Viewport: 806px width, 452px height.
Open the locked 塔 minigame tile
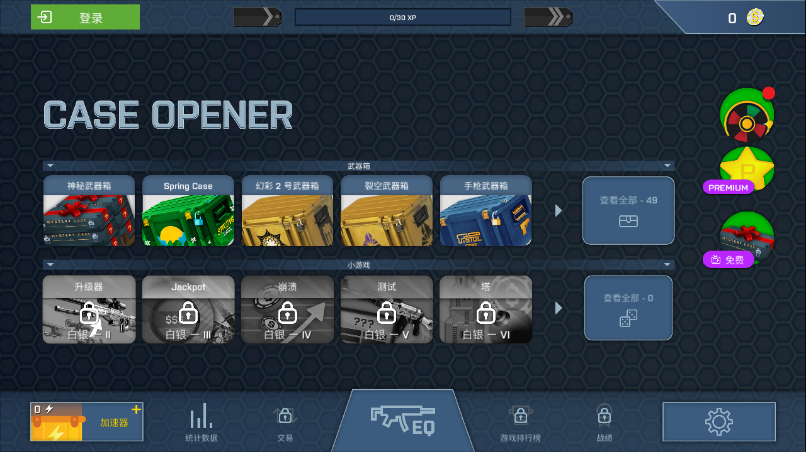pyautogui.click(x=486, y=309)
